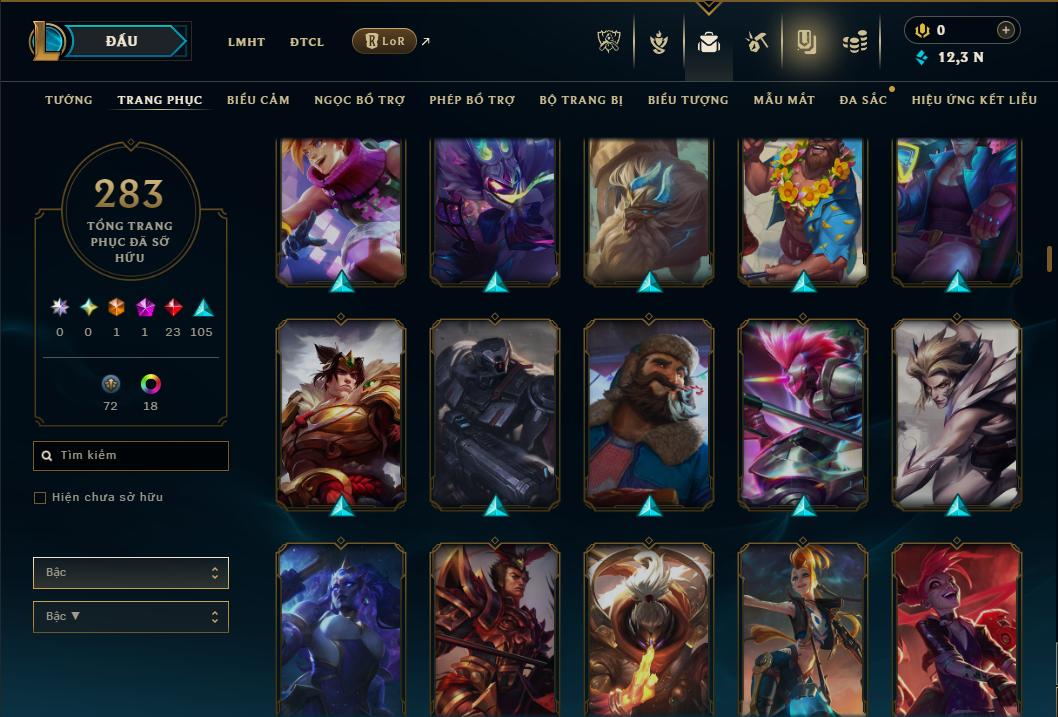Go to the BỘ TRANG BỊ tab

coord(581,100)
